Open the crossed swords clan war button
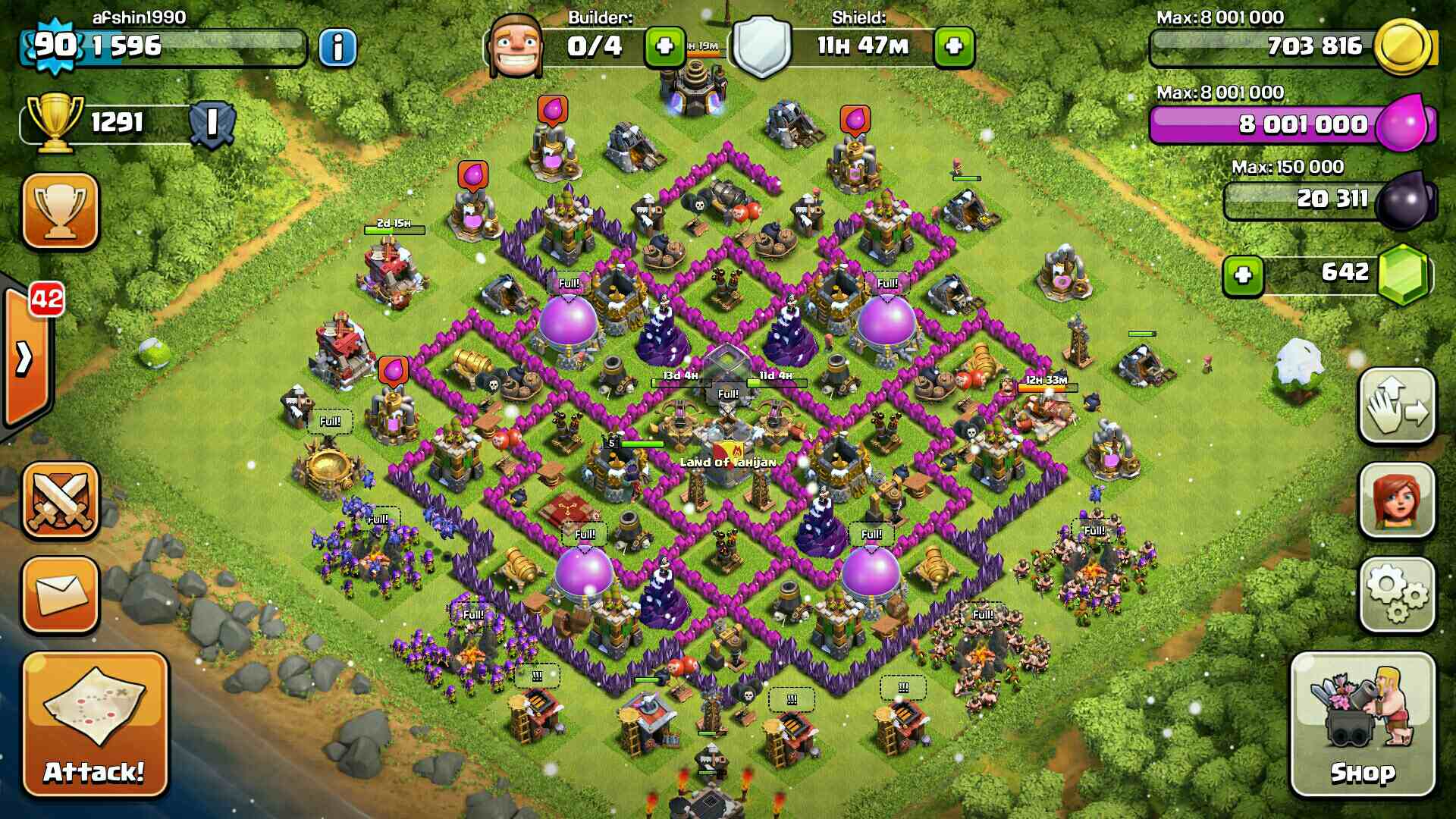 coord(61,500)
